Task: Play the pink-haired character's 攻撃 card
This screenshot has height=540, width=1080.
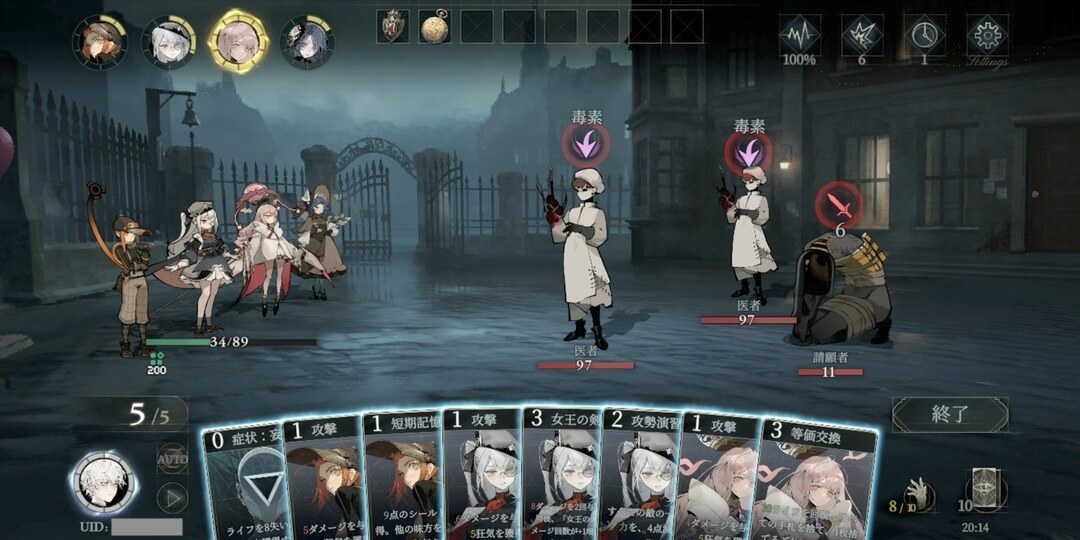Action: click(716, 478)
